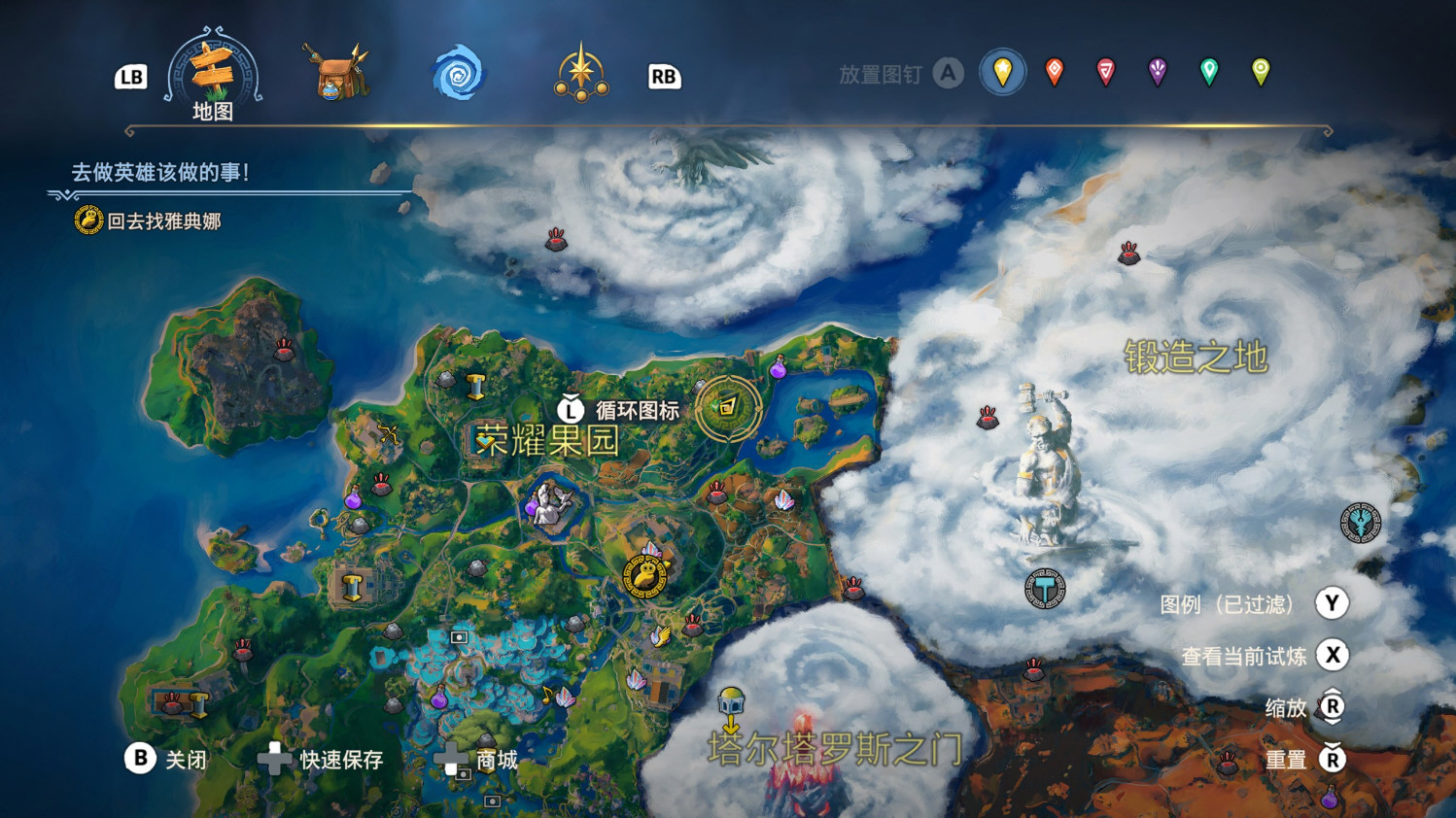Select the purple map pin
Screen dimensions: 1456x818
[x=1158, y=72]
